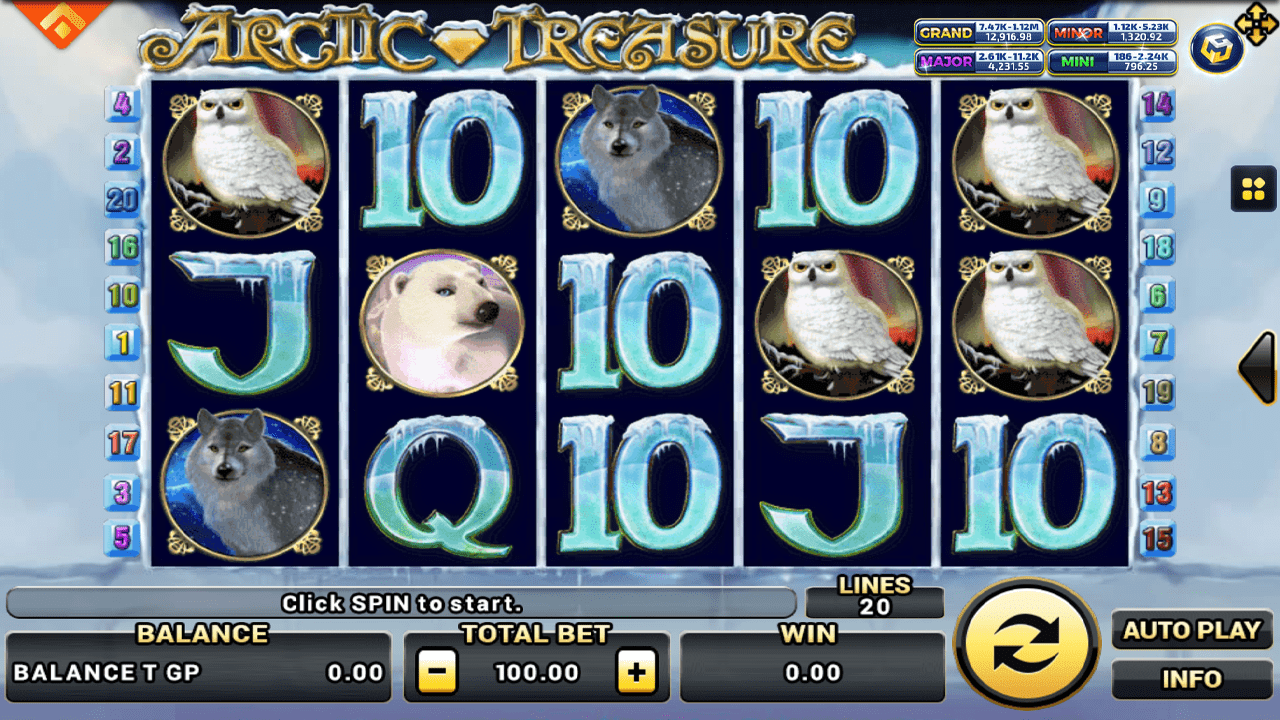Screen dimensions: 1280x720
Task: View the MAJOR jackpot panel
Action: [x=980, y=62]
